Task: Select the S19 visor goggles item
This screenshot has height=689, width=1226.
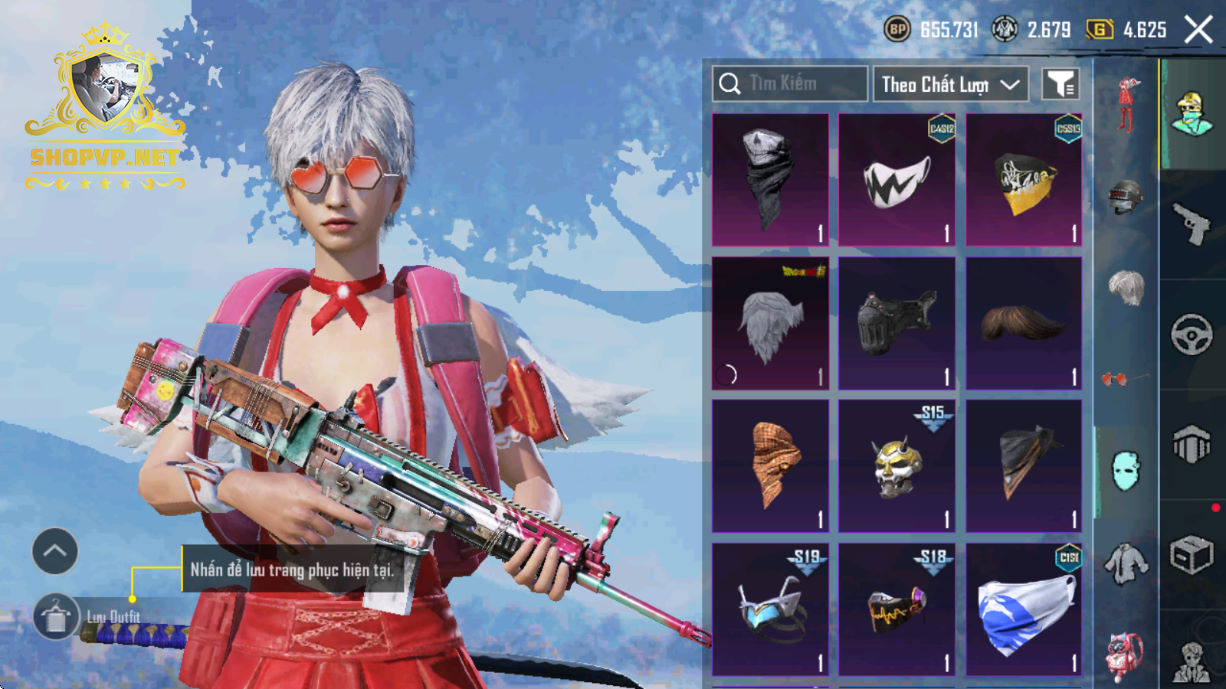Action: pos(770,610)
